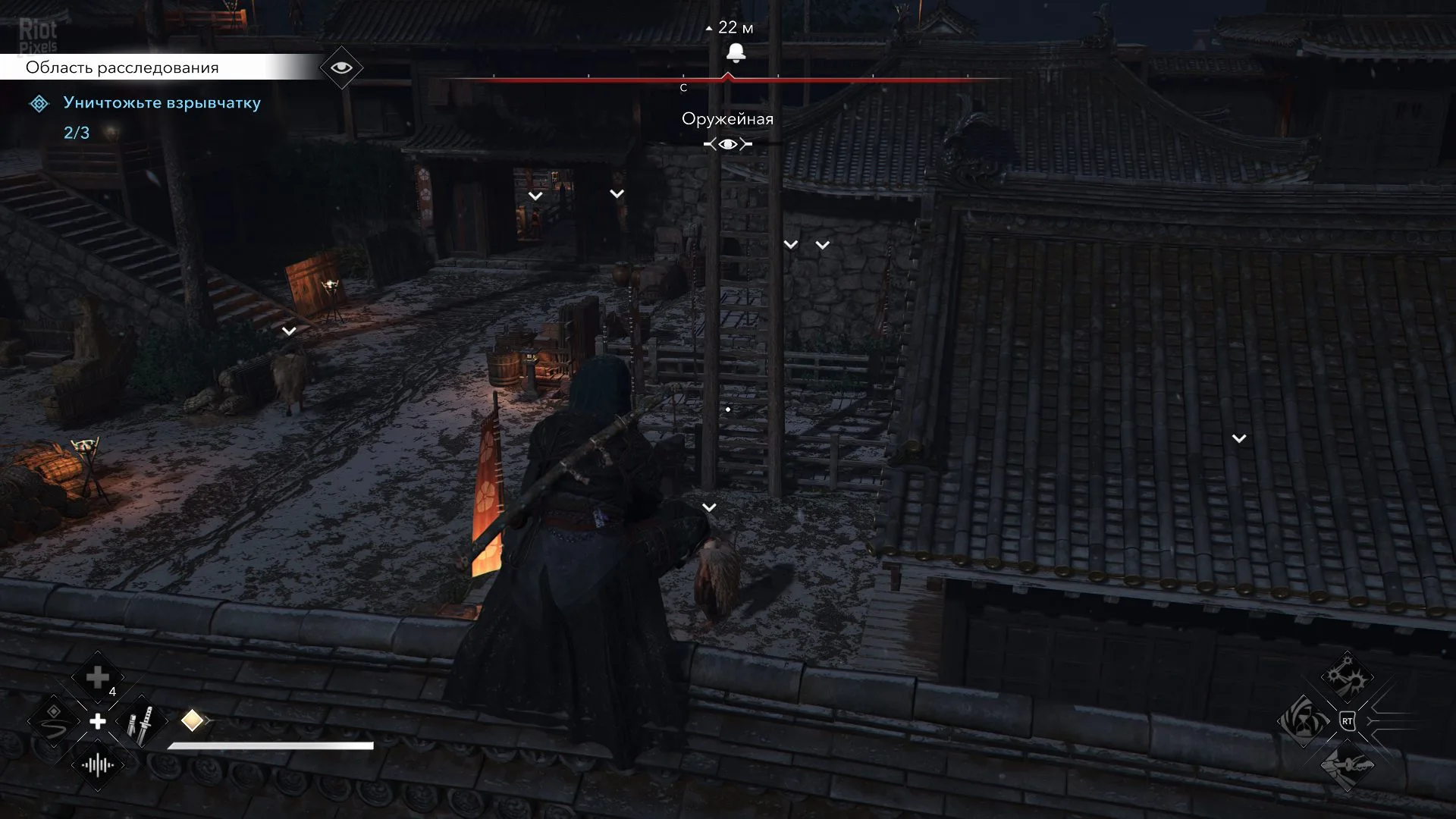The height and width of the screenshot is (819, 1456).
Task: Select the brush stroke ability slot
Action: point(54,720)
